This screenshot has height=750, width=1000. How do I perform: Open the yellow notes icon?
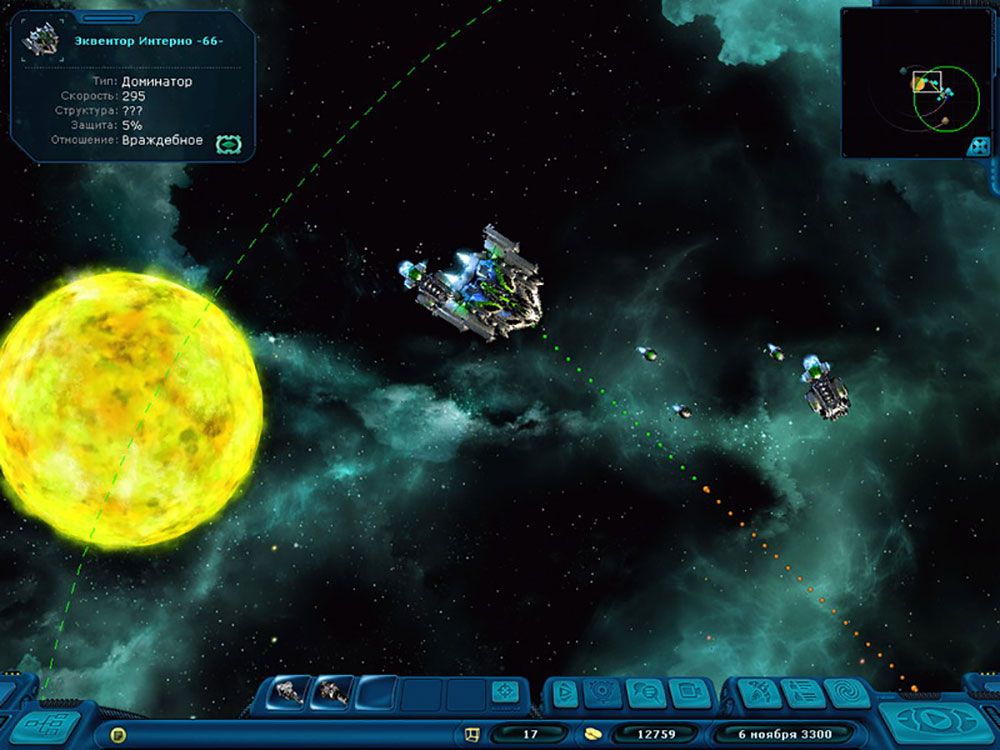tap(118, 735)
